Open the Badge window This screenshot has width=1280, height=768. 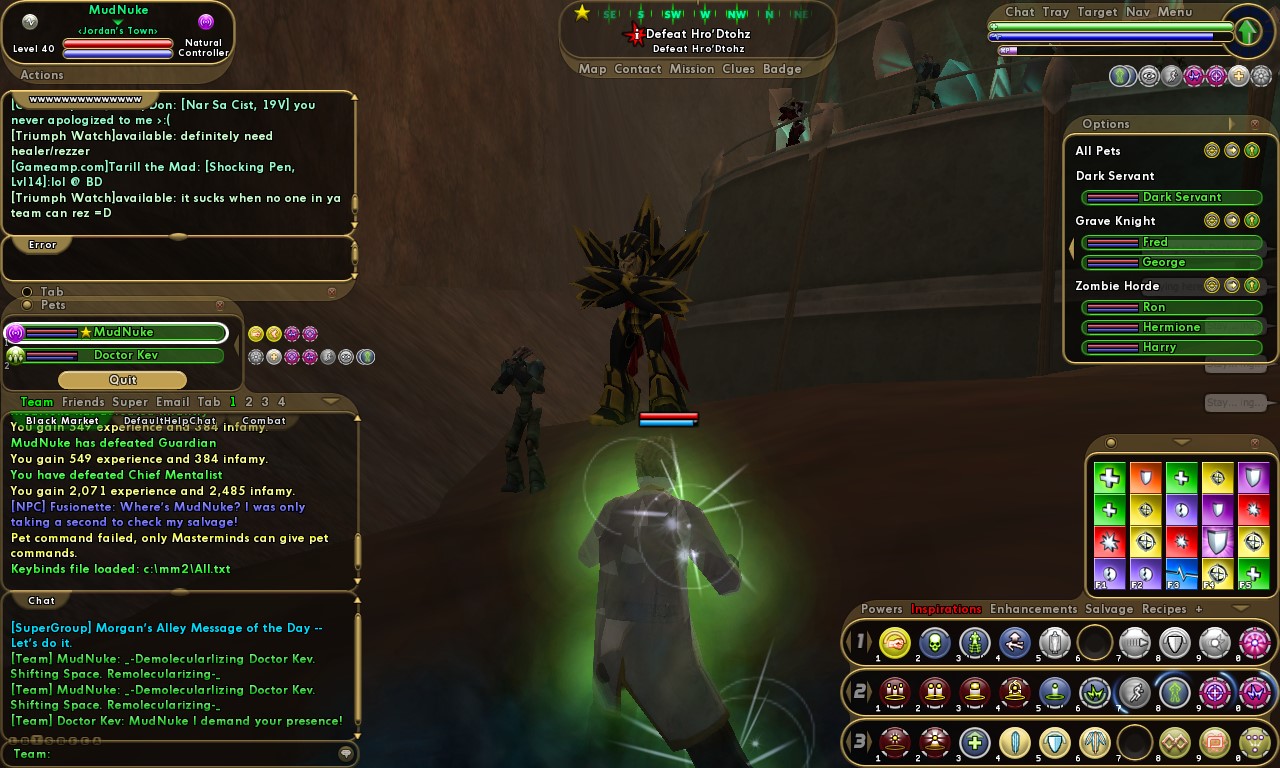[x=782, y=69]
